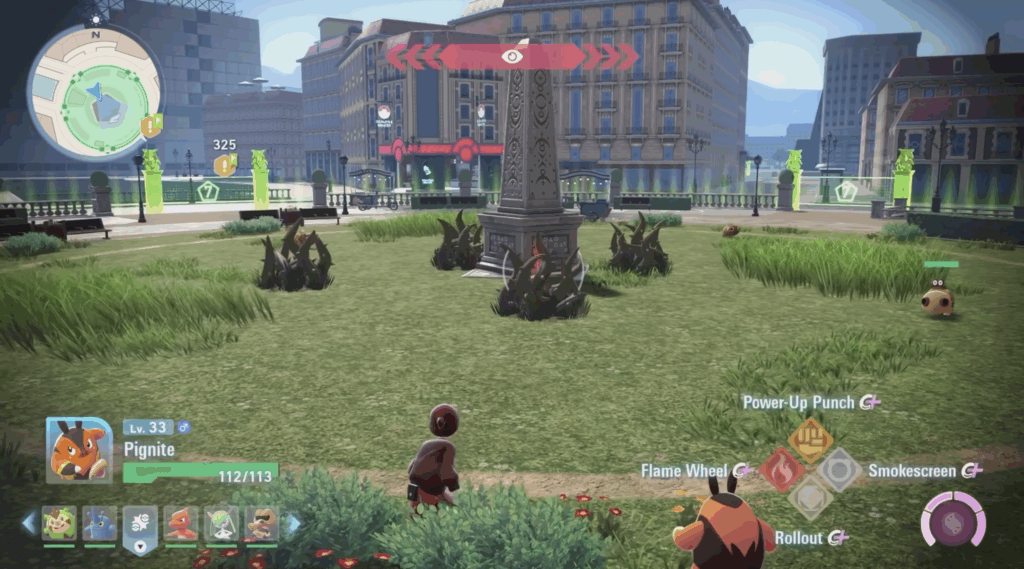This screenshot has width=1024, height=569.
Task: Switch to the Heracross party slot
Action: [100, 523]
